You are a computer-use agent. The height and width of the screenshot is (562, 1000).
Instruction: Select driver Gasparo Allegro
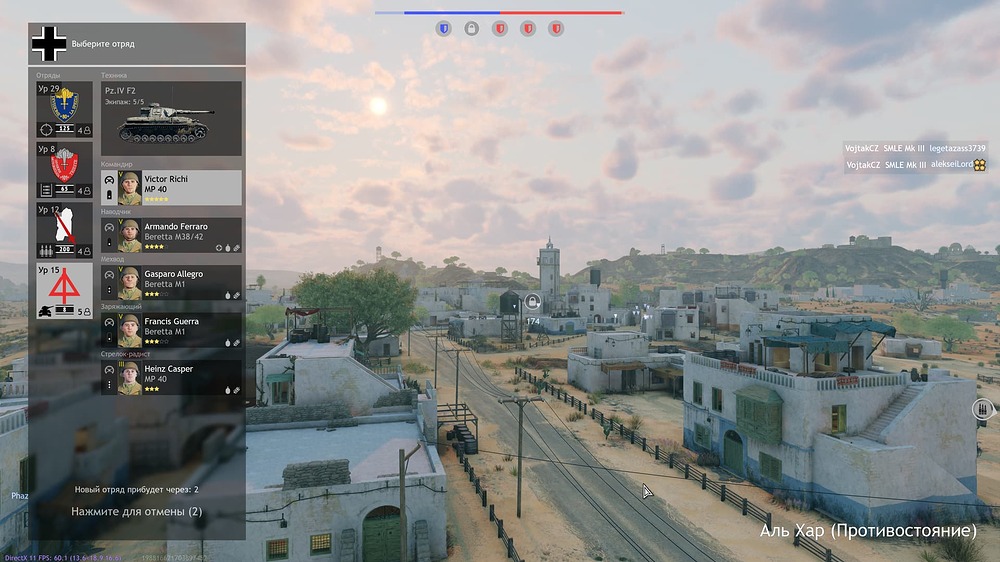[171, 282]
